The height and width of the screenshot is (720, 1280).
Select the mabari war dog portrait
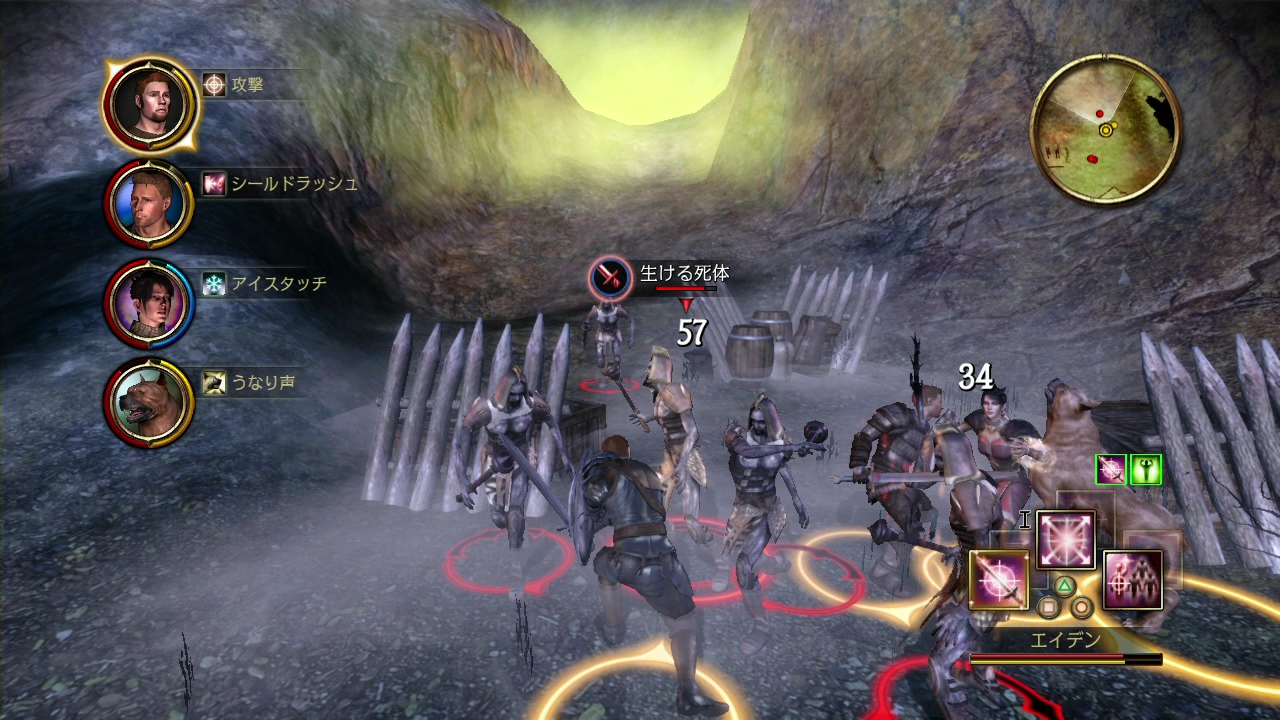pos(149,402)
